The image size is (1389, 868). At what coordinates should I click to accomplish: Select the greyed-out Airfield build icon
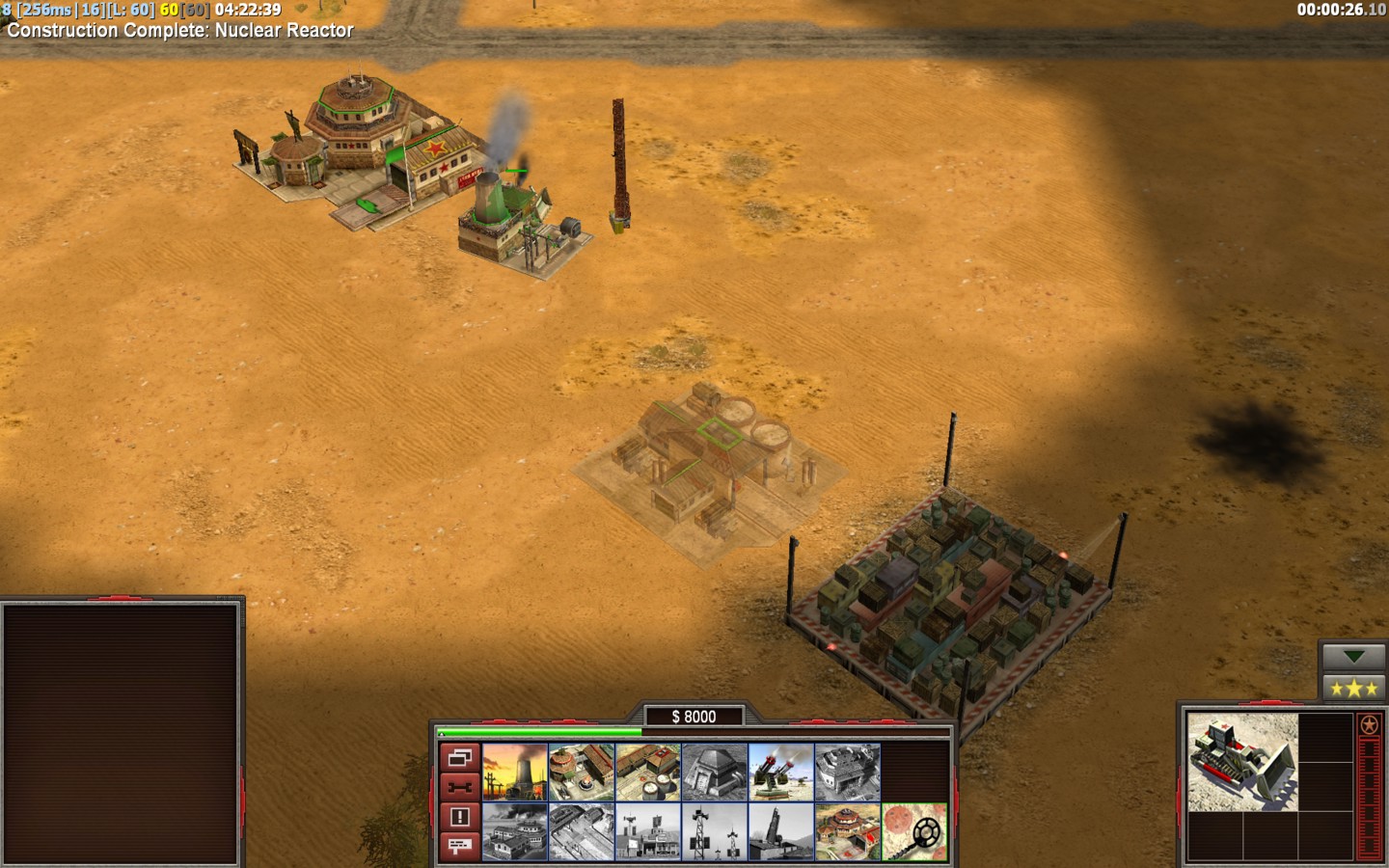click(582, 831)
